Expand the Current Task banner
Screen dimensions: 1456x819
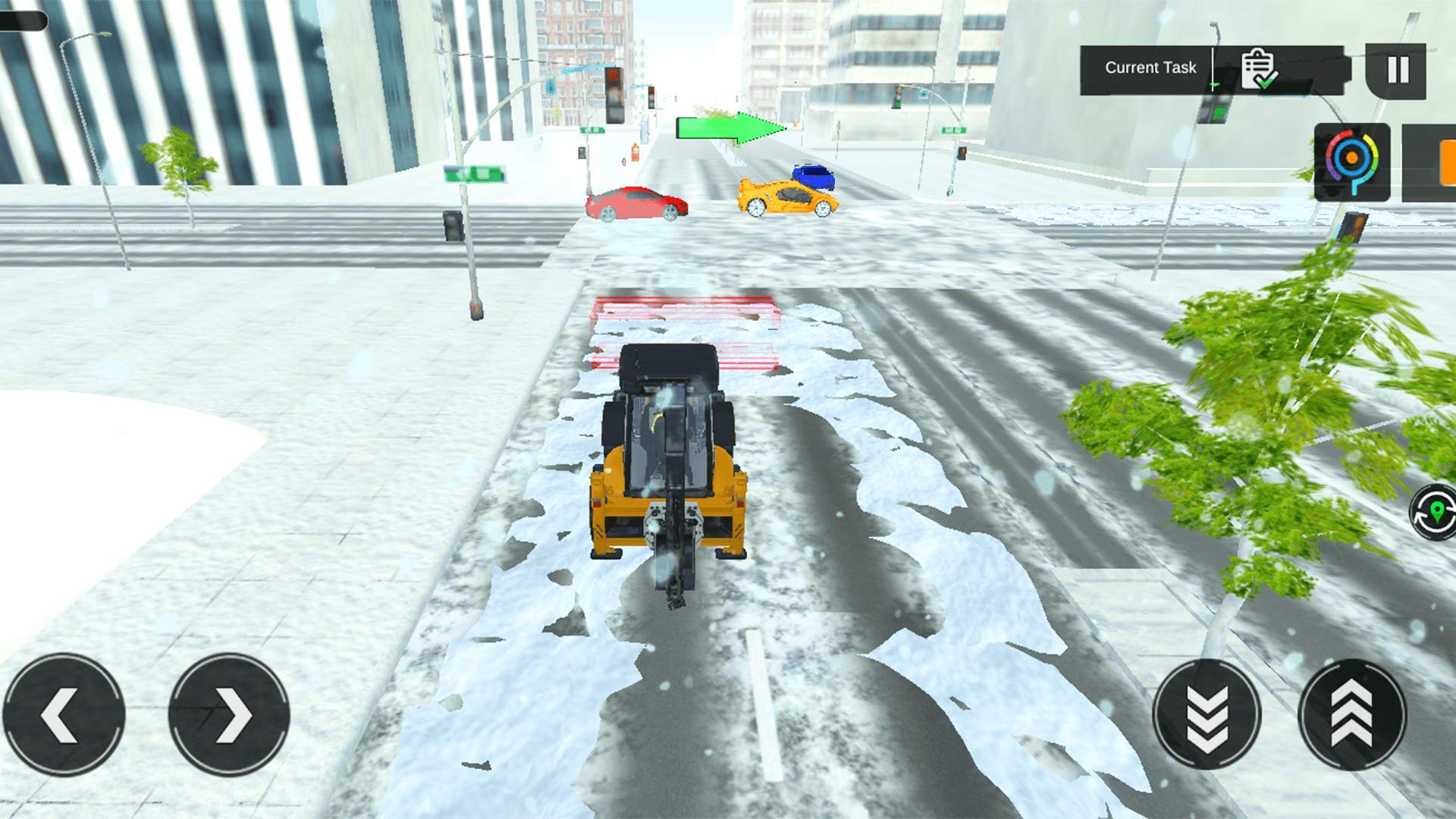[1150, 67]
